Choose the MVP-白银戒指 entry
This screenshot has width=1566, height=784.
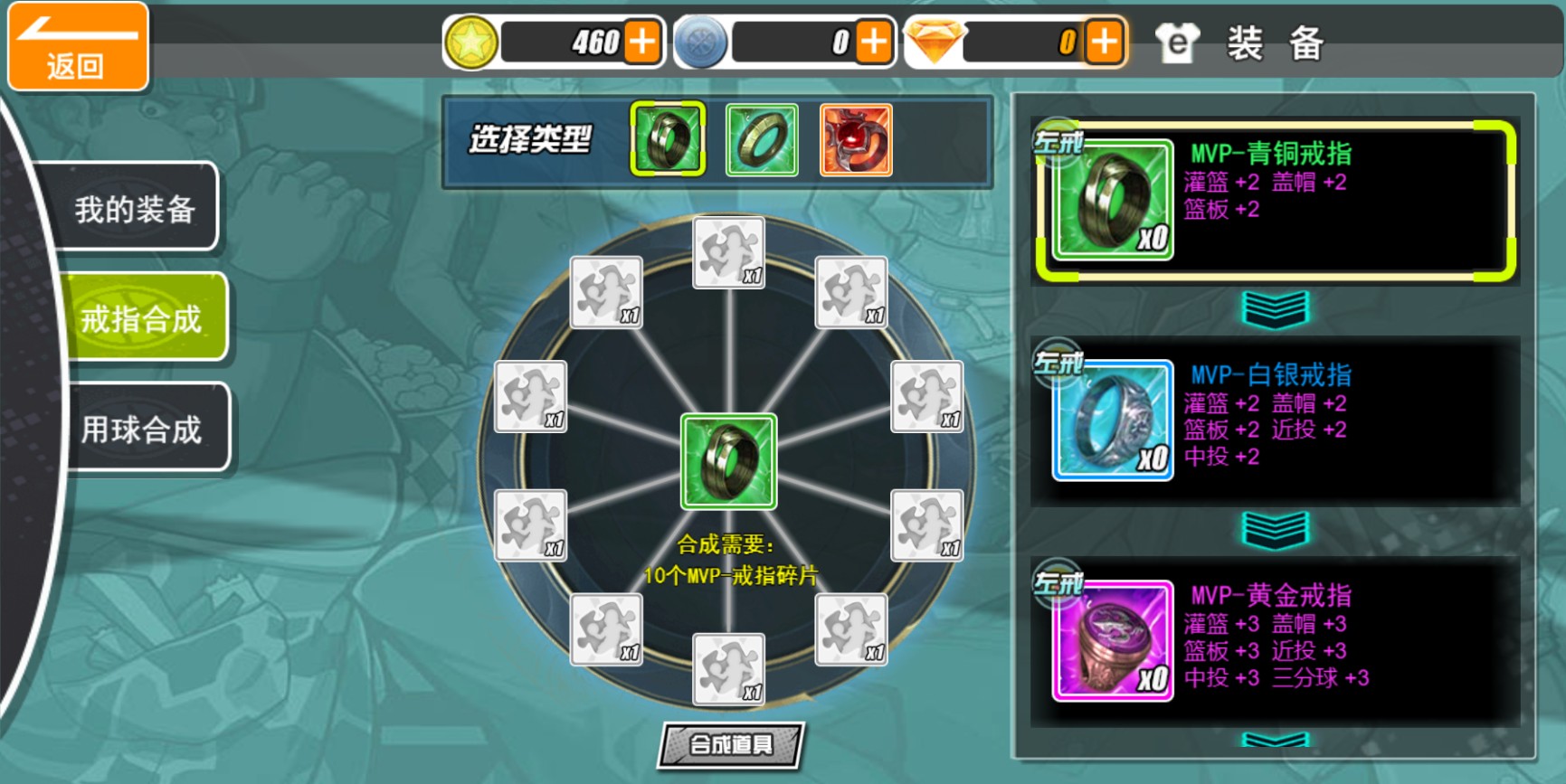click(x=1275, y=420)
